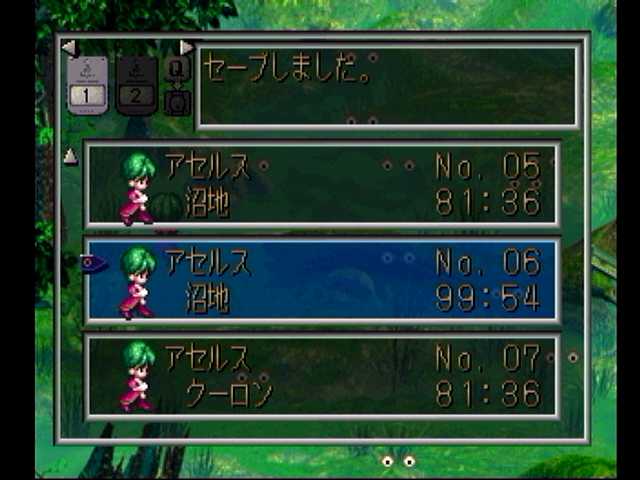
Task: Select the highlighted save file No. 06
Action: click(322, 280)
